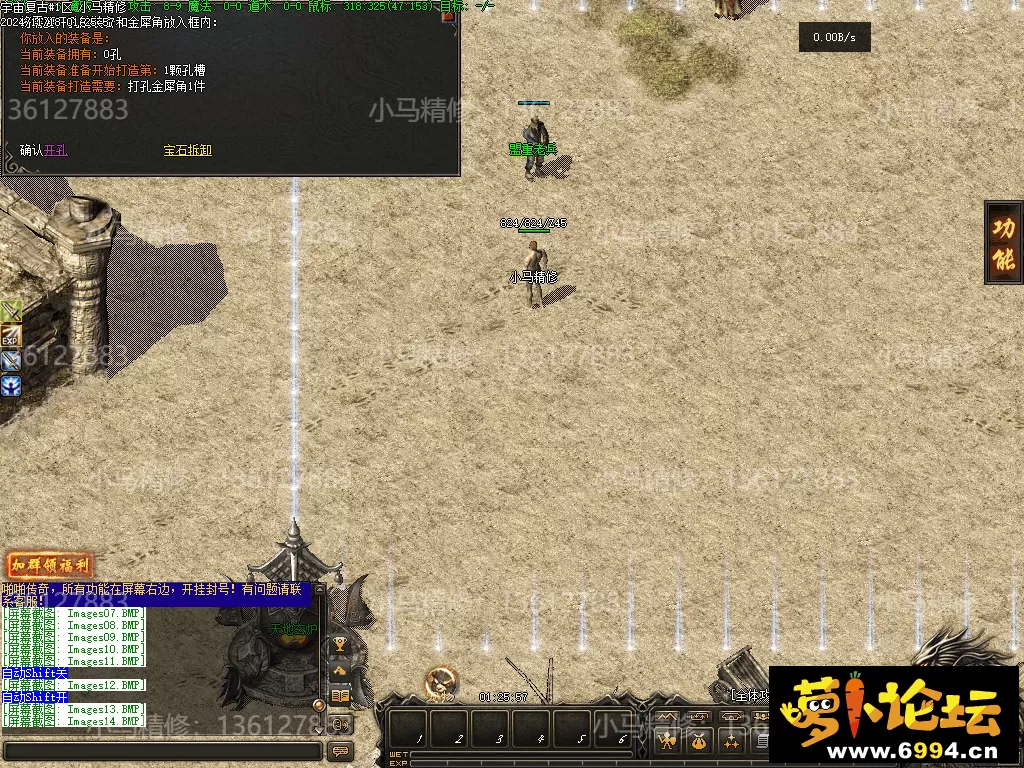Click the mountain-shaped icon beside the chat
This screenshot has height=768, width=1024.
tap(340, 670)
